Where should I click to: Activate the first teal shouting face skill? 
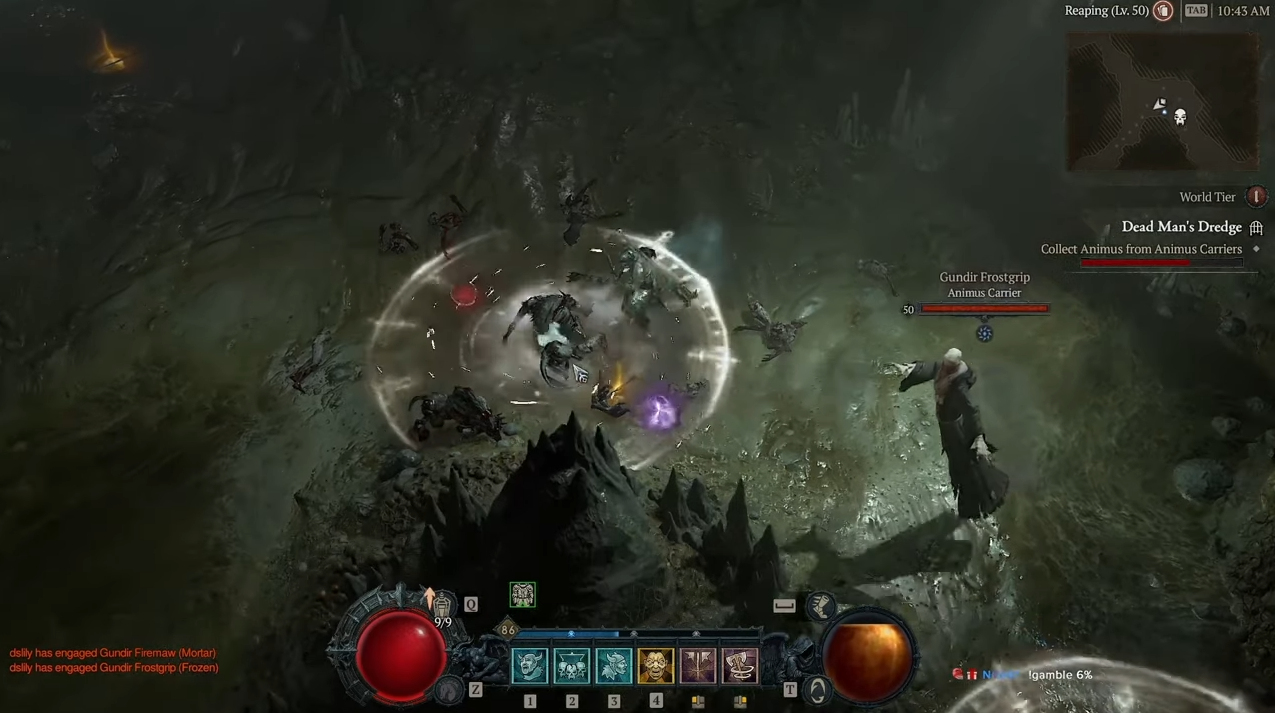530,666
